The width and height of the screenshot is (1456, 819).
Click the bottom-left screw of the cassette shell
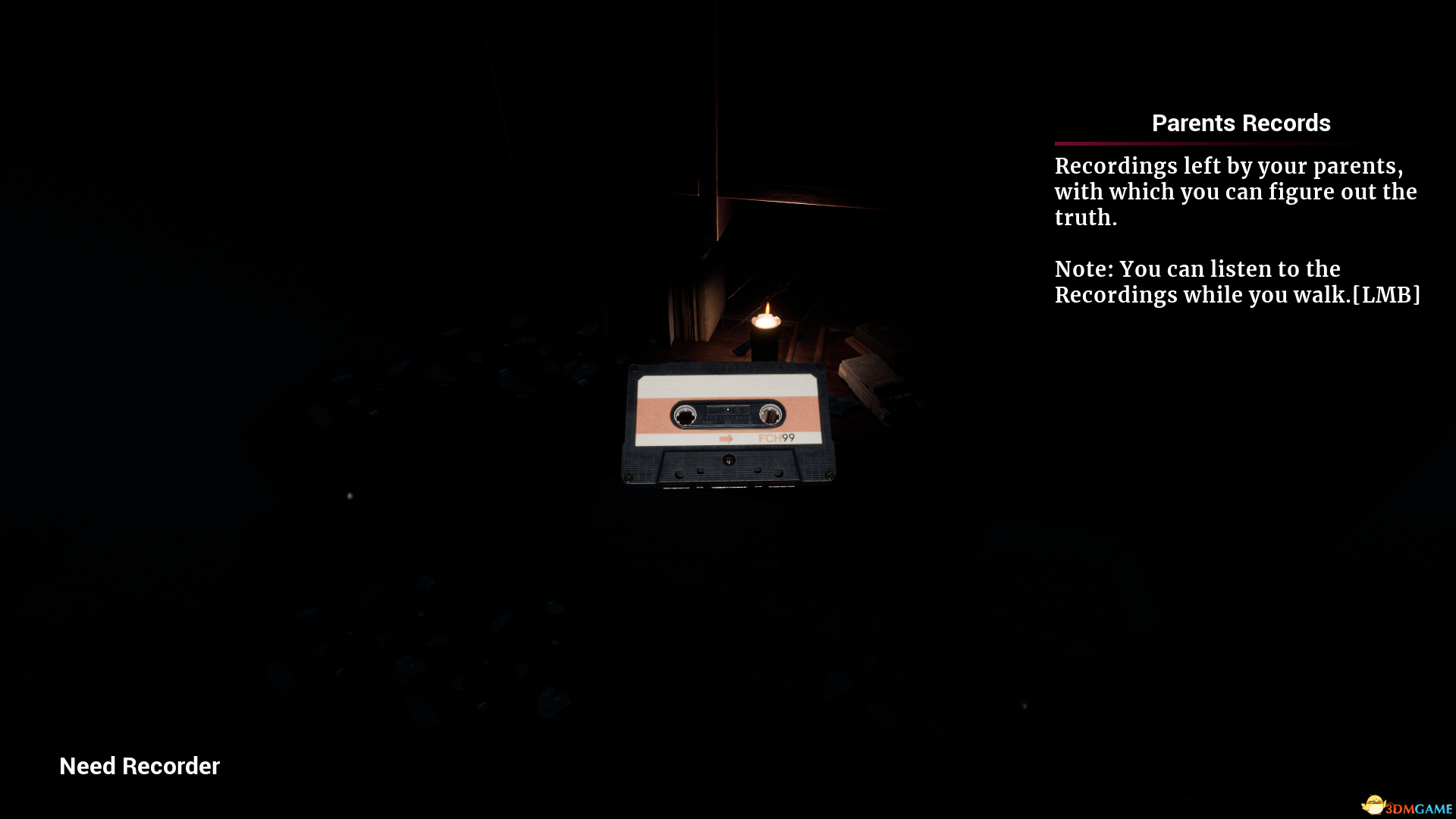[x=629, y=479]
